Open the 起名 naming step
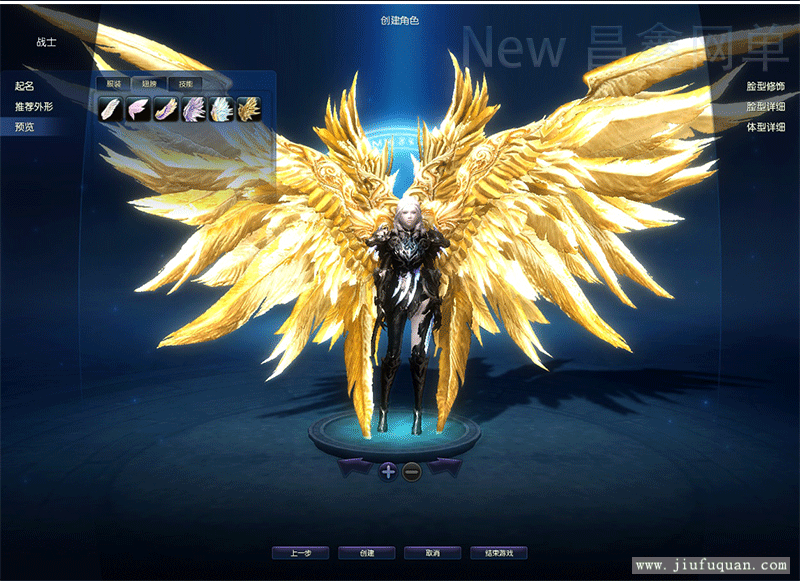Viewport: 800px width, 582px height. coord(25,87)
